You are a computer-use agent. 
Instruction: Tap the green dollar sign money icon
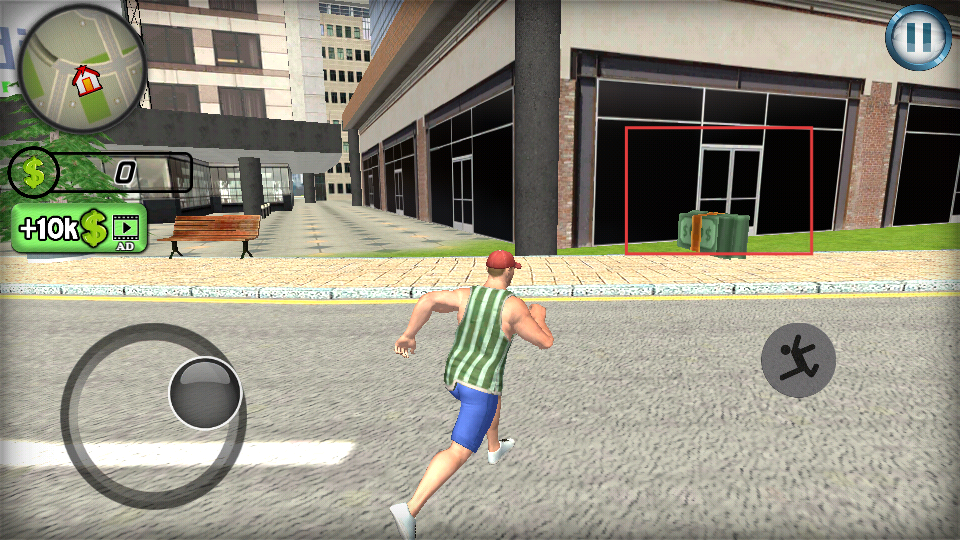pos(34,173)
